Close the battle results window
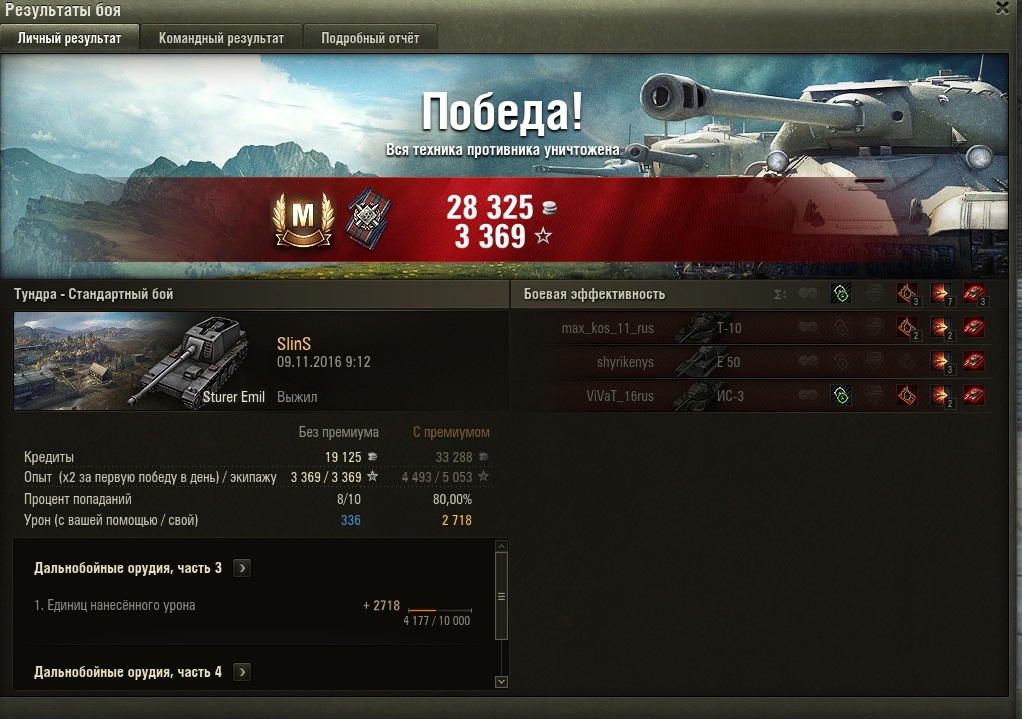This screenshot has height=719, width=1022. click(1003, 8)
